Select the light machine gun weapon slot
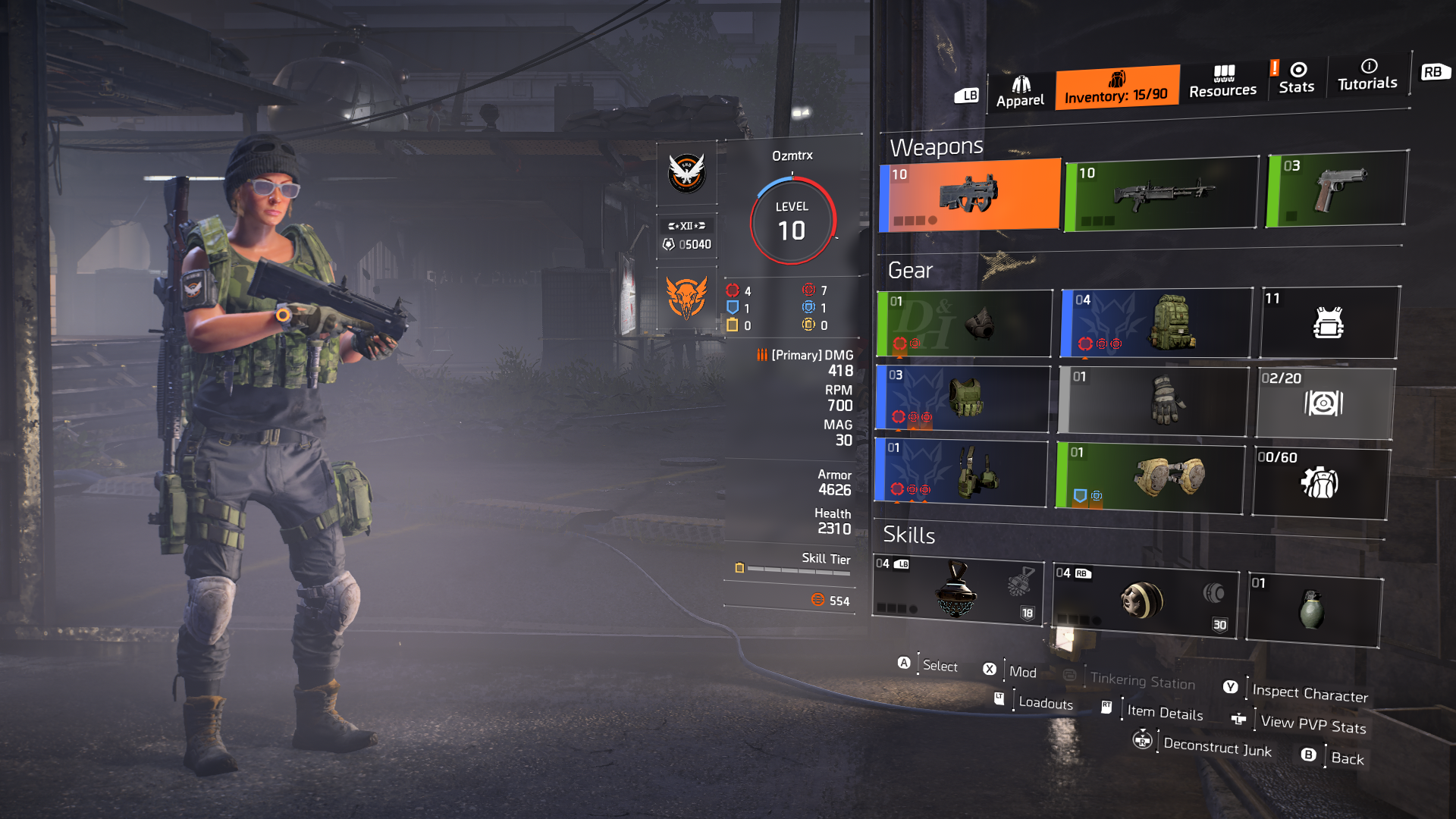Screen dimensions: 1456x819 [1161, 193]
